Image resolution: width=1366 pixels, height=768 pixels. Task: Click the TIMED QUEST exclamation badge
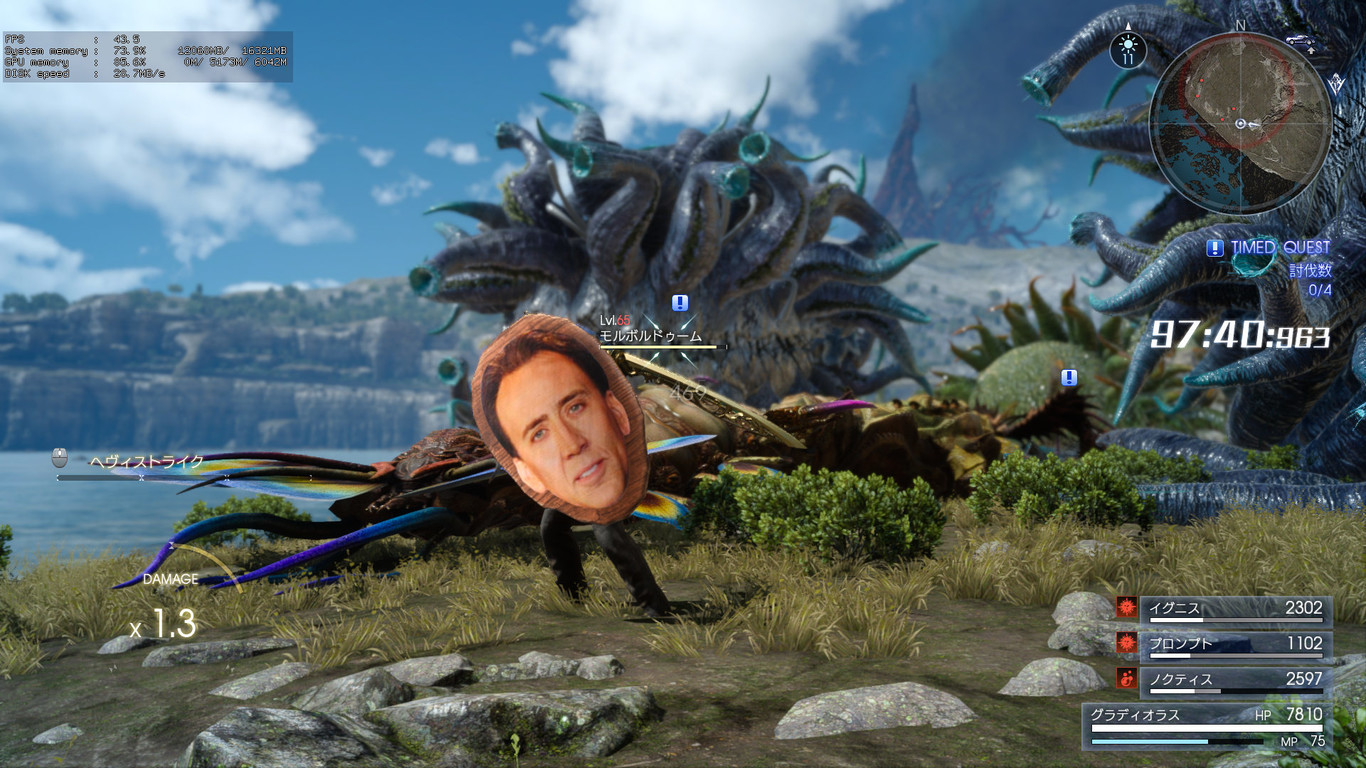click(x=1214, y=248)
